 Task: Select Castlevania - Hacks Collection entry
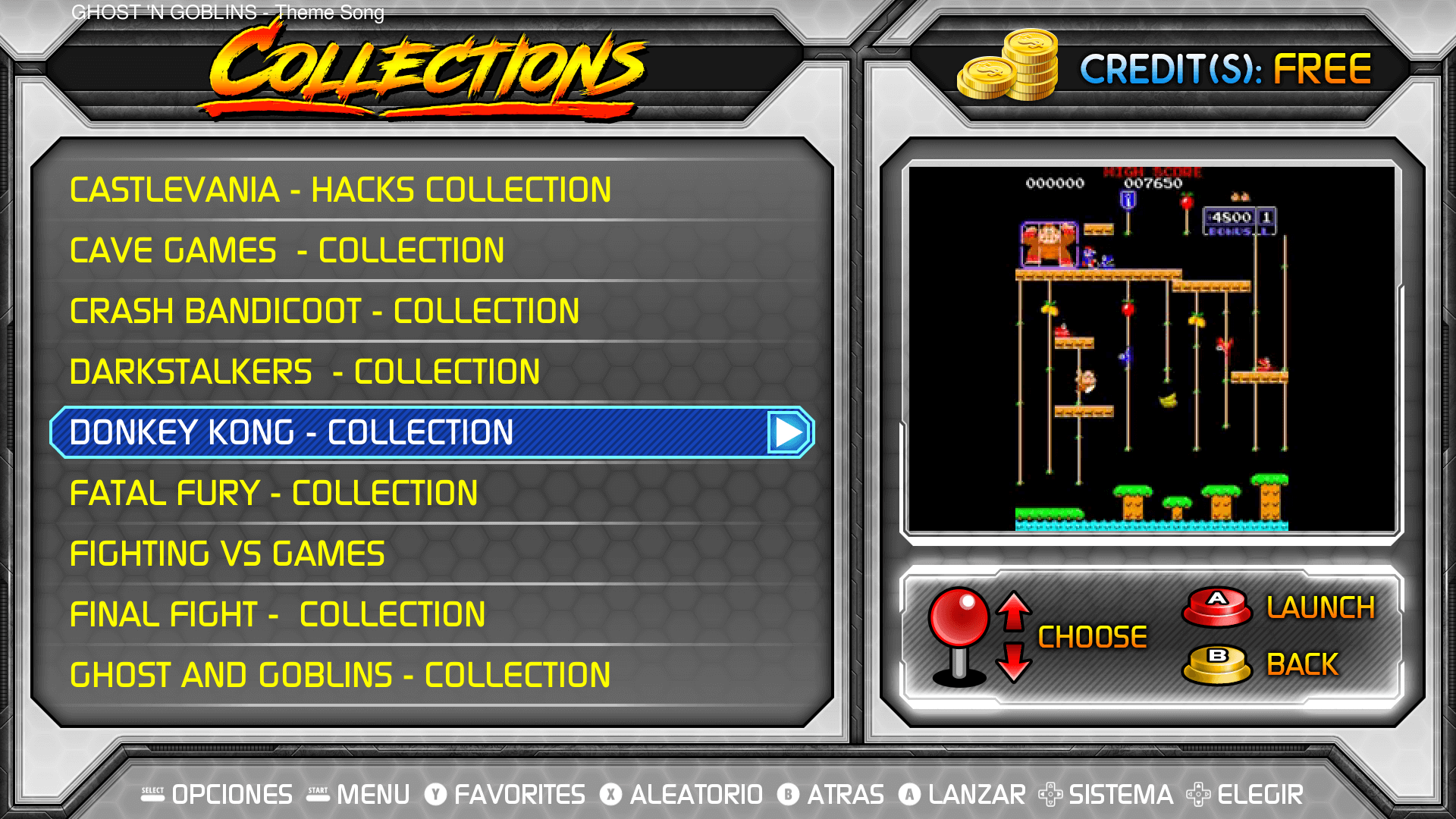340,190
